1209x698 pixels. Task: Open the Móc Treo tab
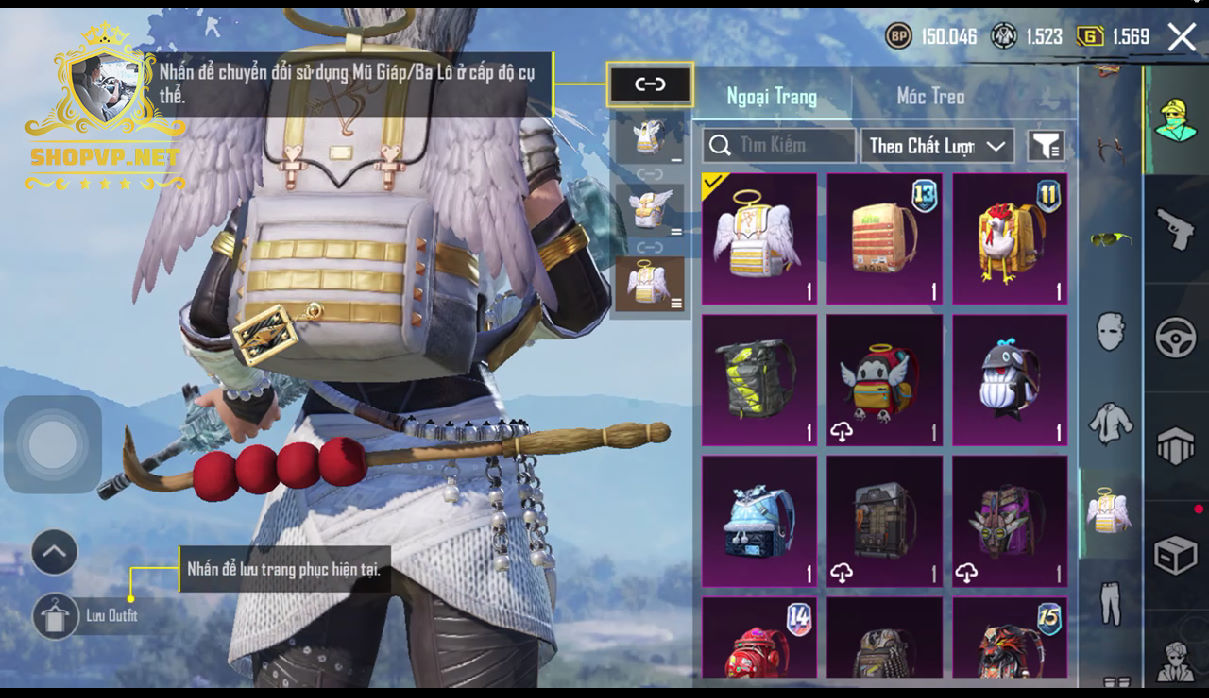pos(930,97)
